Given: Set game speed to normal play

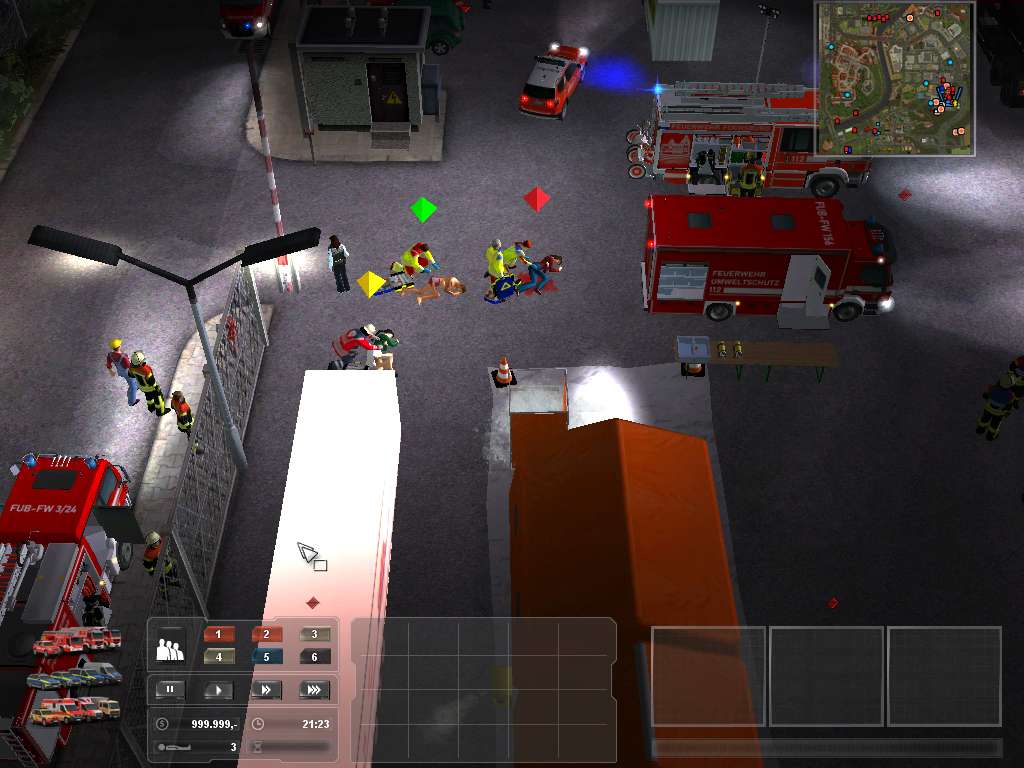Looking at the screenshot, I should pyautogui.click(x=218, y=690).
